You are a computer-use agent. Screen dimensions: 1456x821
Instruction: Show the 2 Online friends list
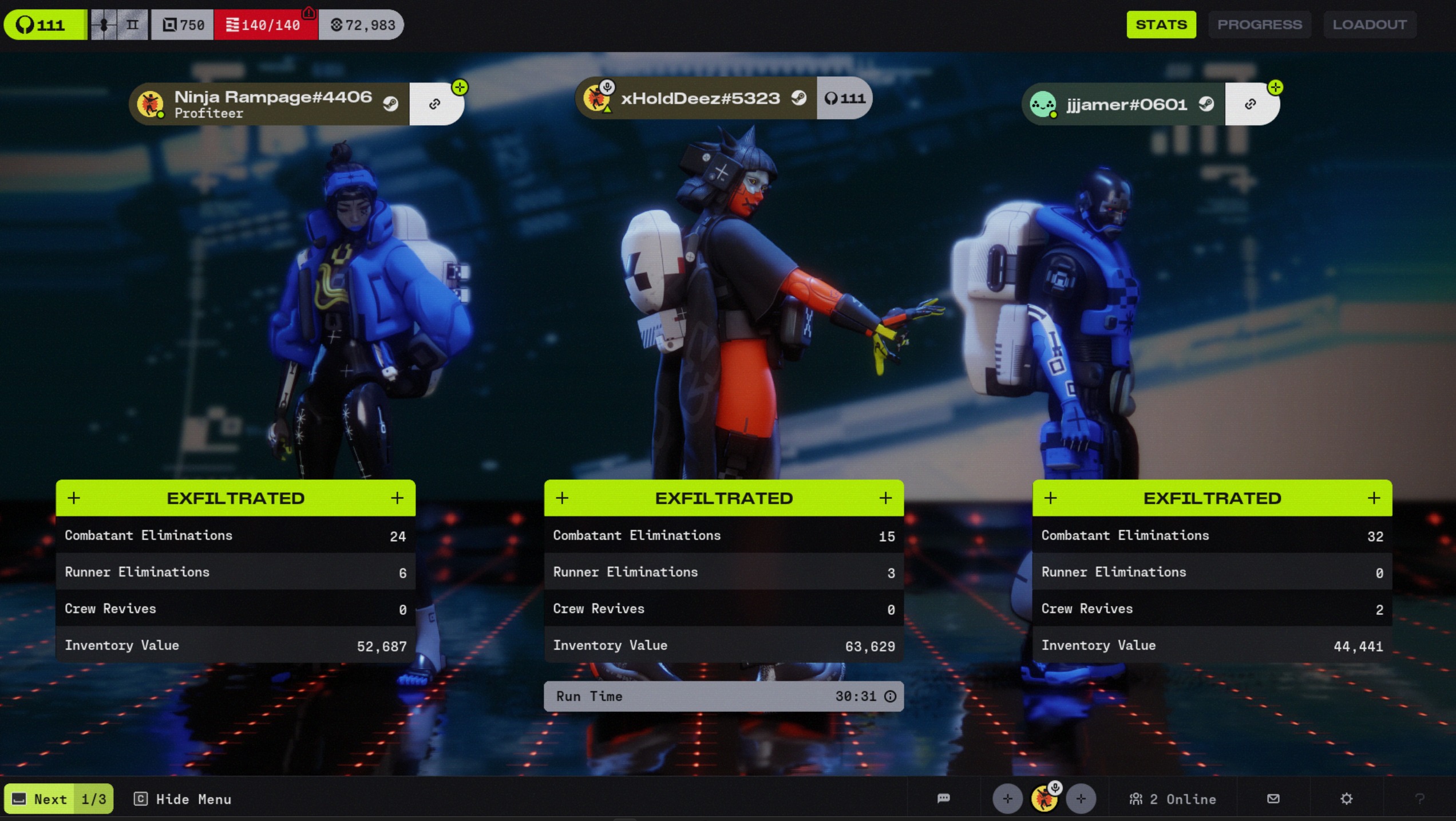(1172, 799)
